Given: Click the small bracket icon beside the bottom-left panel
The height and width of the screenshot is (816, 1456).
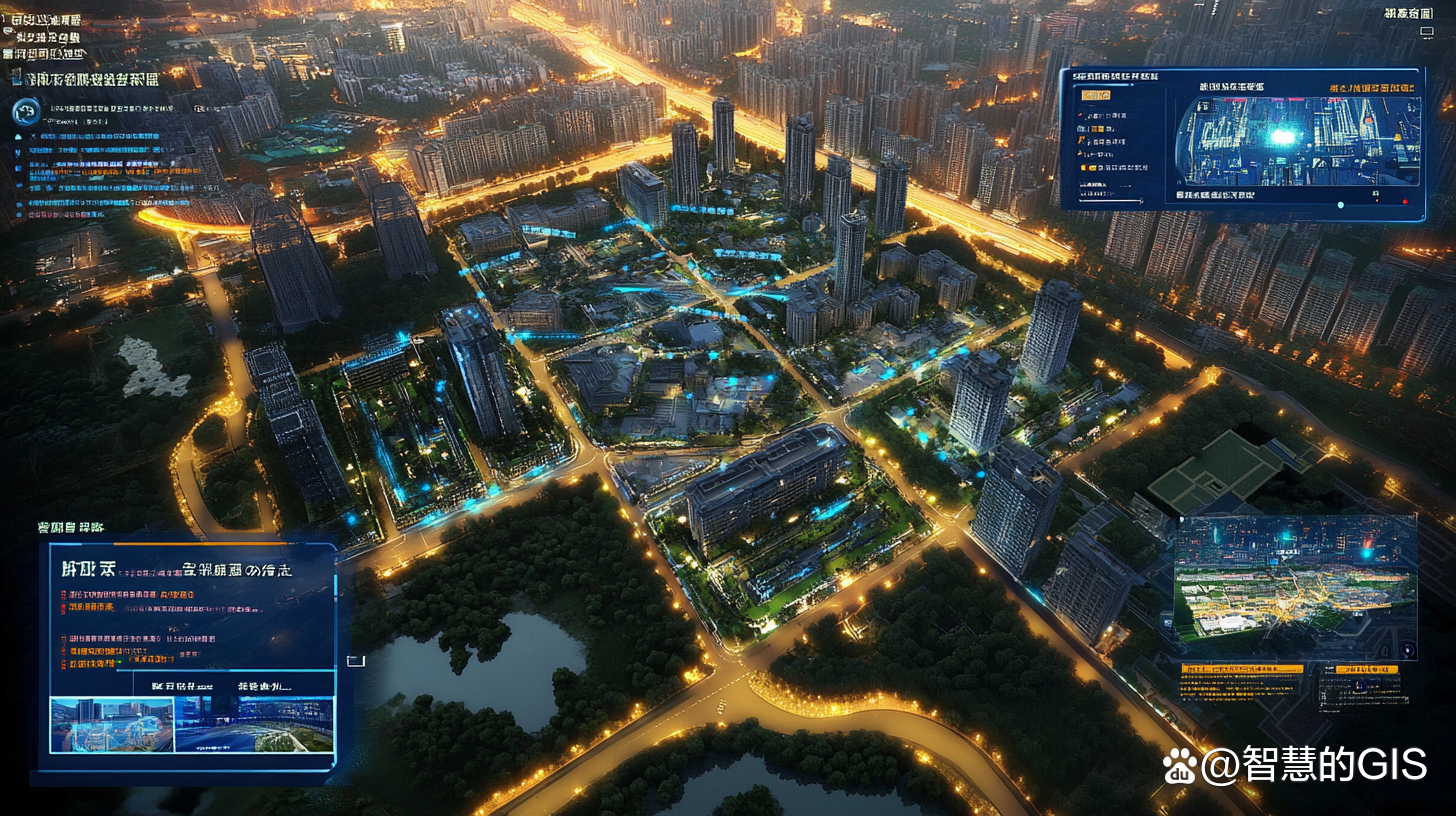Looking at the screenshot, I should click(x=355, y=660).
